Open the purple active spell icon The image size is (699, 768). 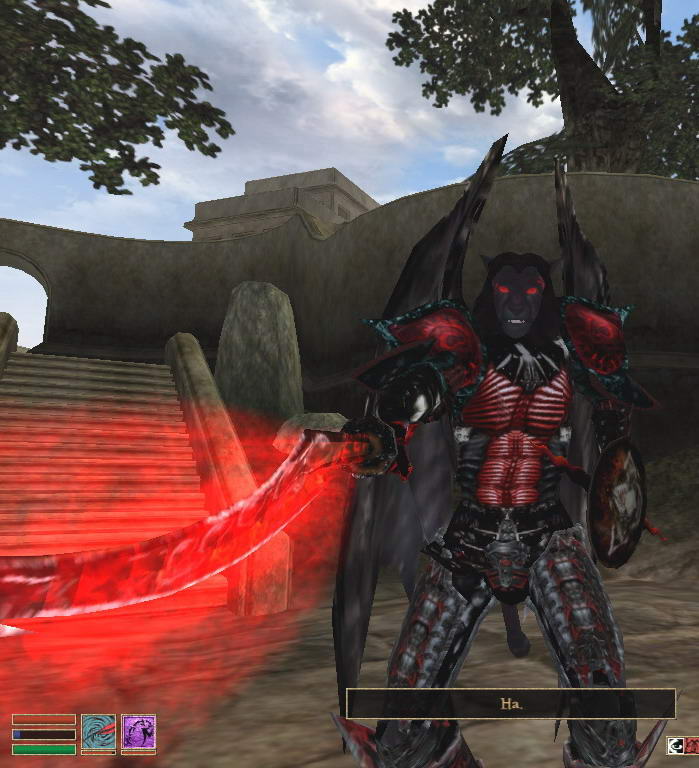tap(138, 731)
